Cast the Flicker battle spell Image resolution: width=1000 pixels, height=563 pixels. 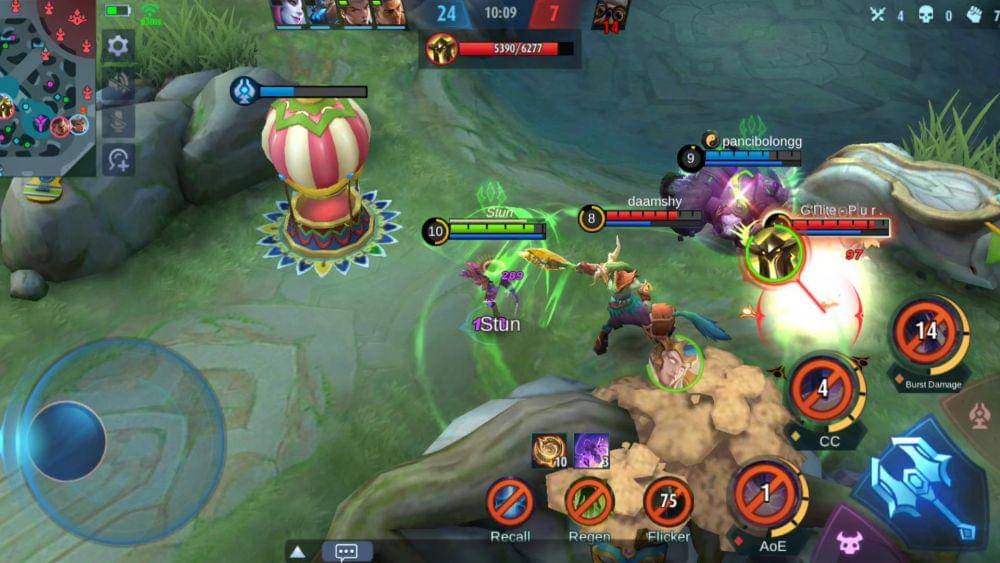(668, 501)
